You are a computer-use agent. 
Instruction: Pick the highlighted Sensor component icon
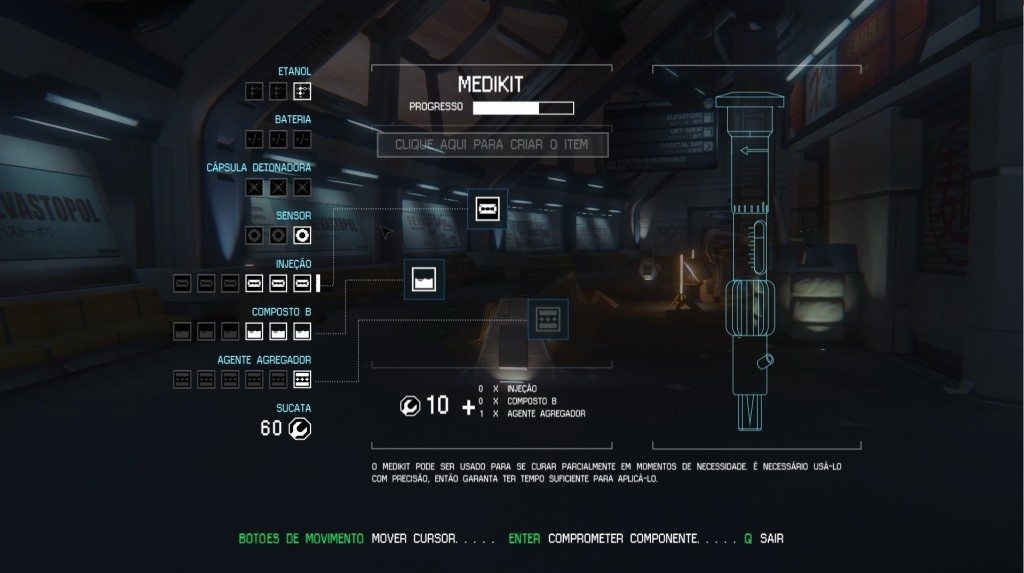302,236
